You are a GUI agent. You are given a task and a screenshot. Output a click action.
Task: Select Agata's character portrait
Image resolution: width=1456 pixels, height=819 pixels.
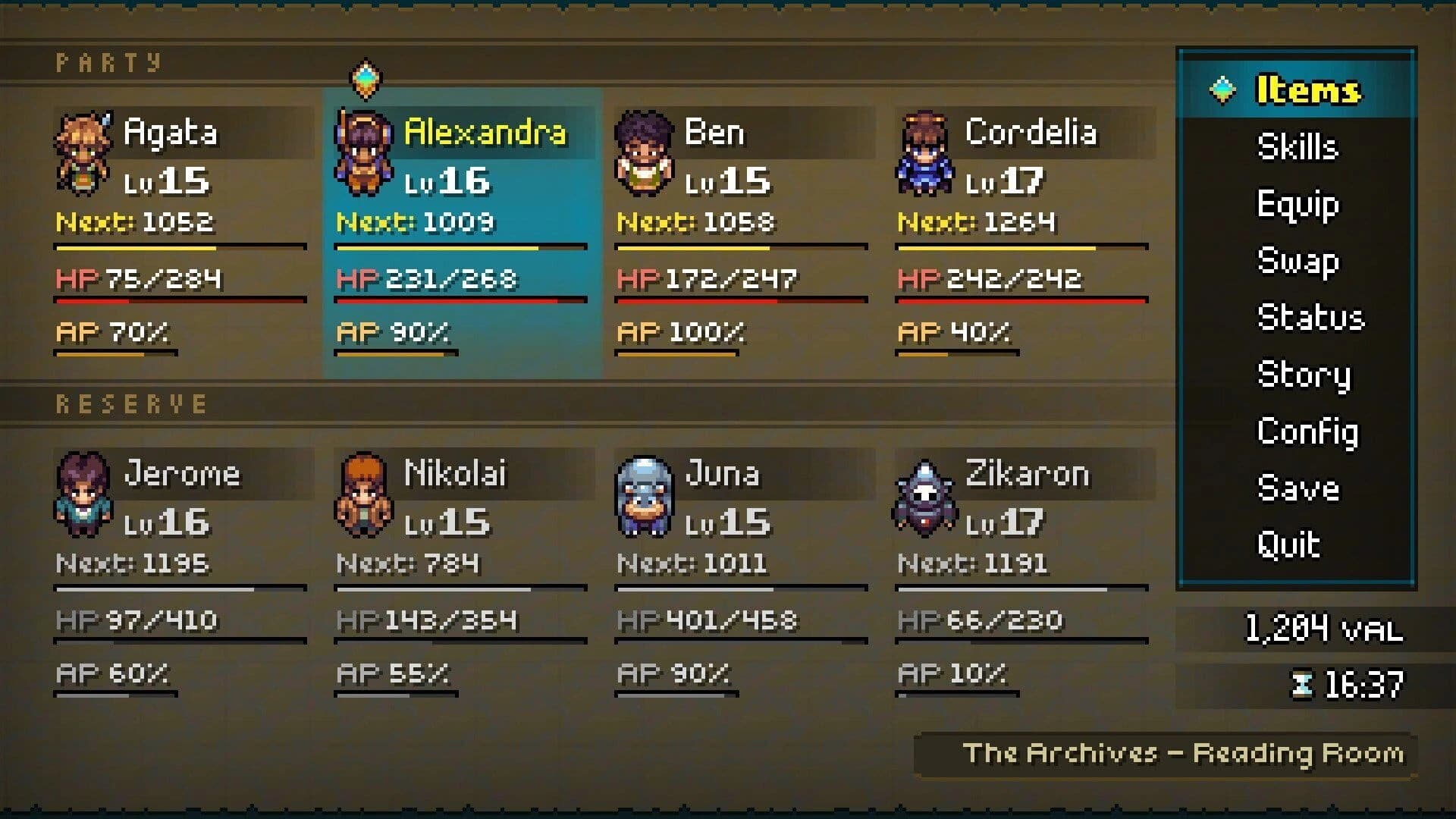(83, 152)
